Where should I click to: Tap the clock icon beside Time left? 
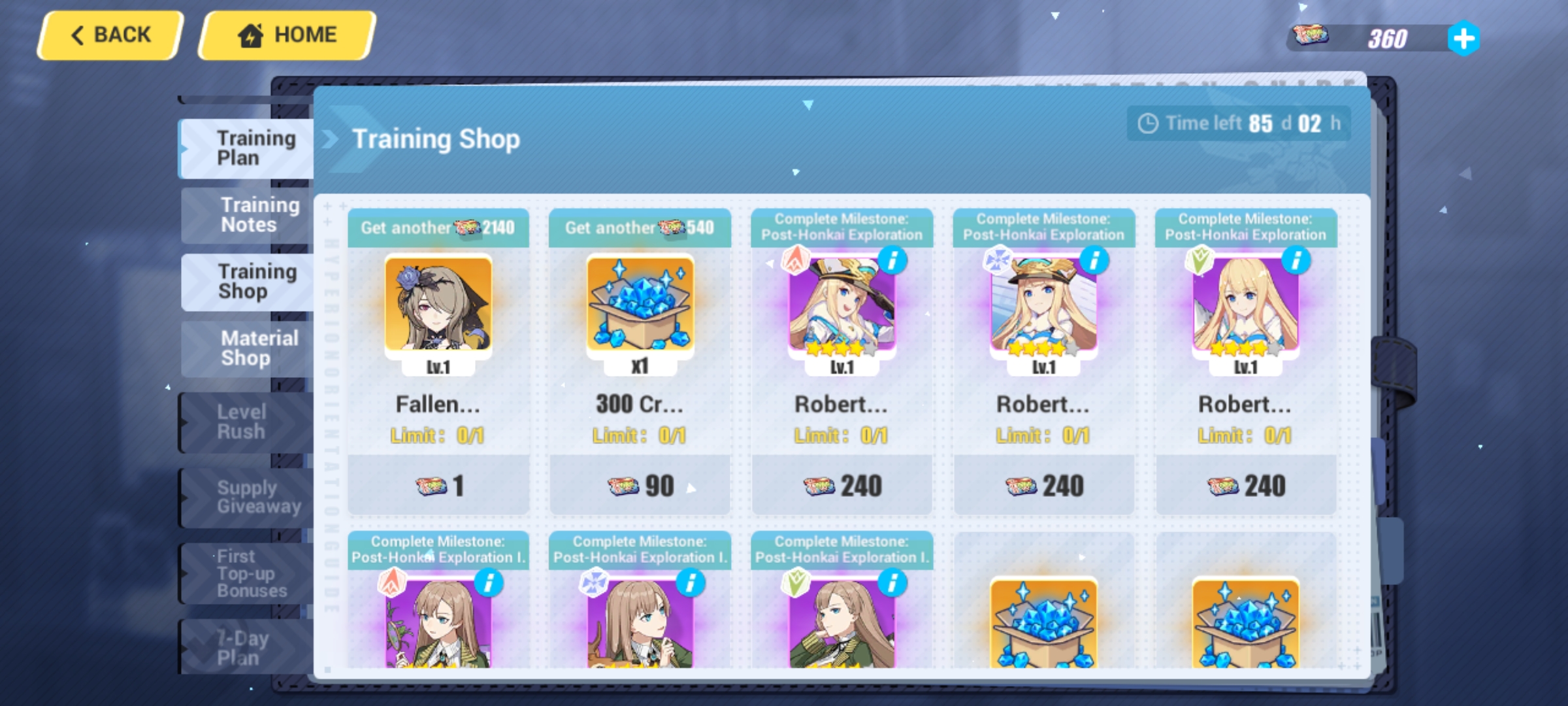coord(1148,123)
